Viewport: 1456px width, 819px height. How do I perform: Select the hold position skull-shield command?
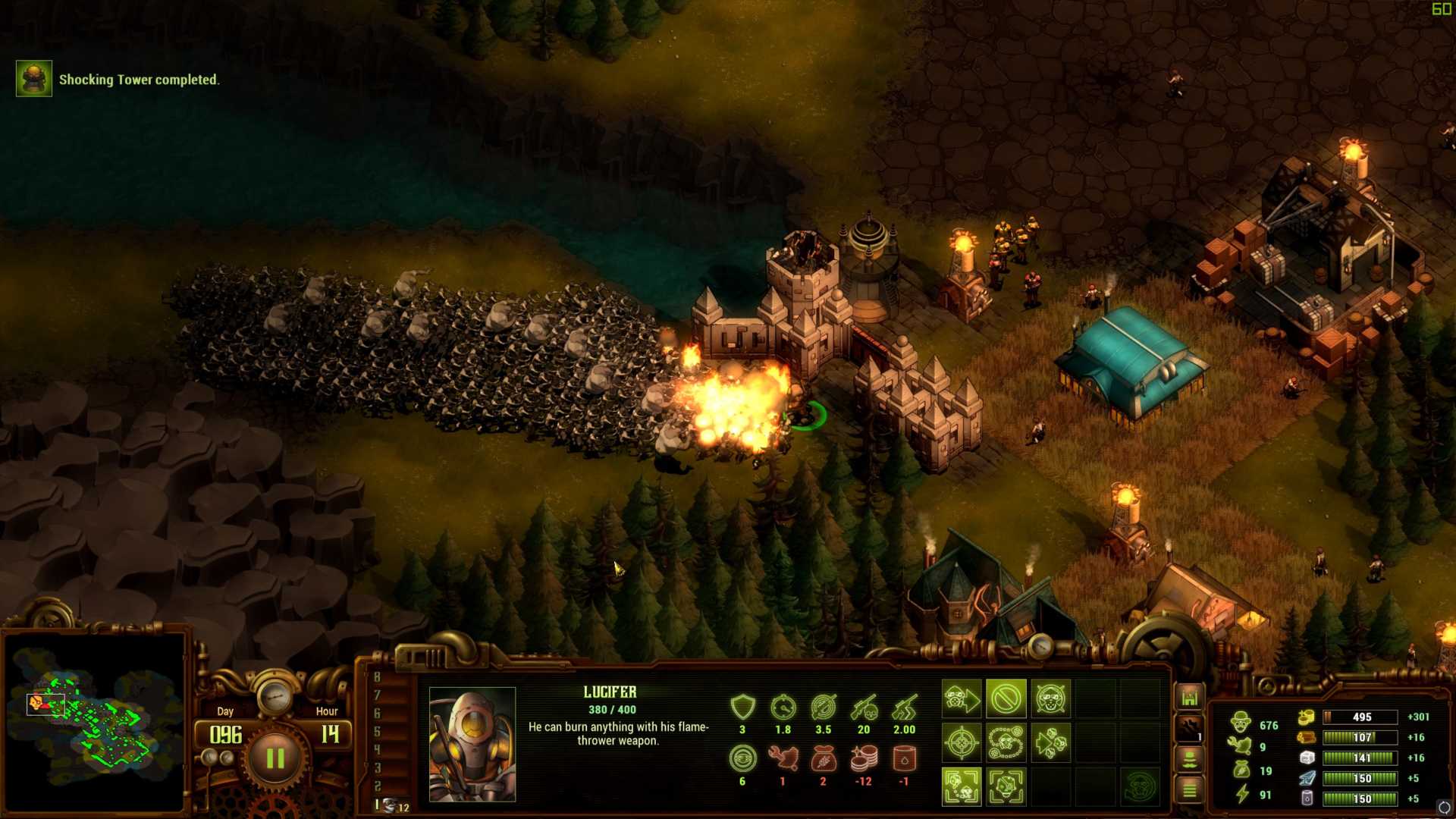tap(1050, 698)
